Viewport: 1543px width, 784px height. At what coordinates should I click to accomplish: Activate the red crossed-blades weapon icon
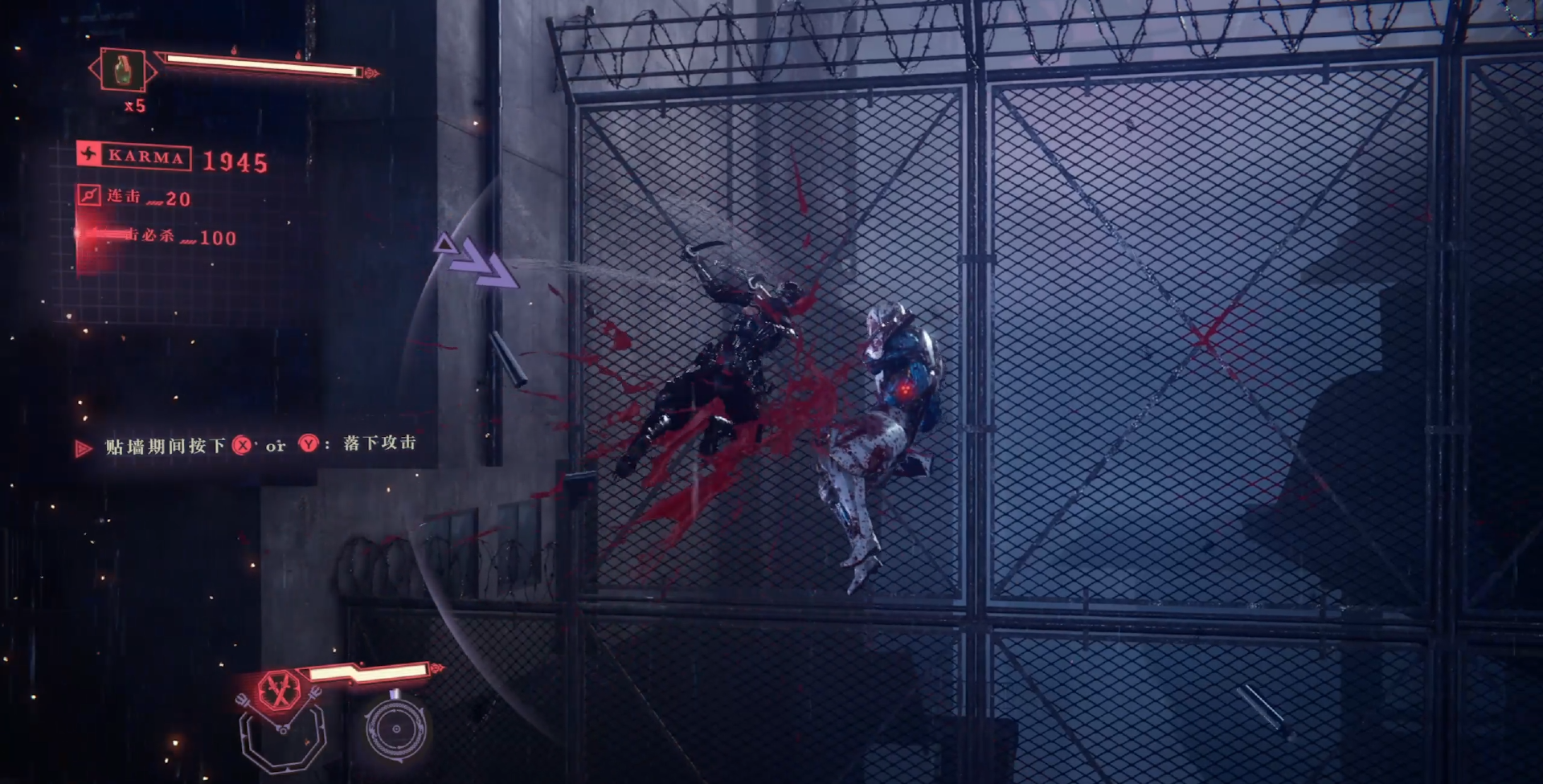pyautogui.click(x=279, y=692)
